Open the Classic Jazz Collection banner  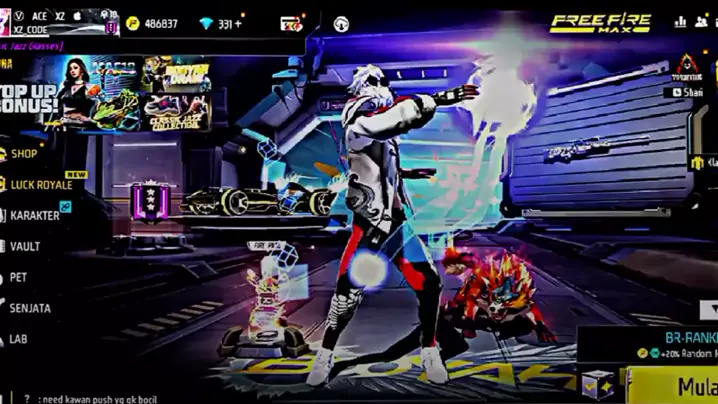pos(175,107)
